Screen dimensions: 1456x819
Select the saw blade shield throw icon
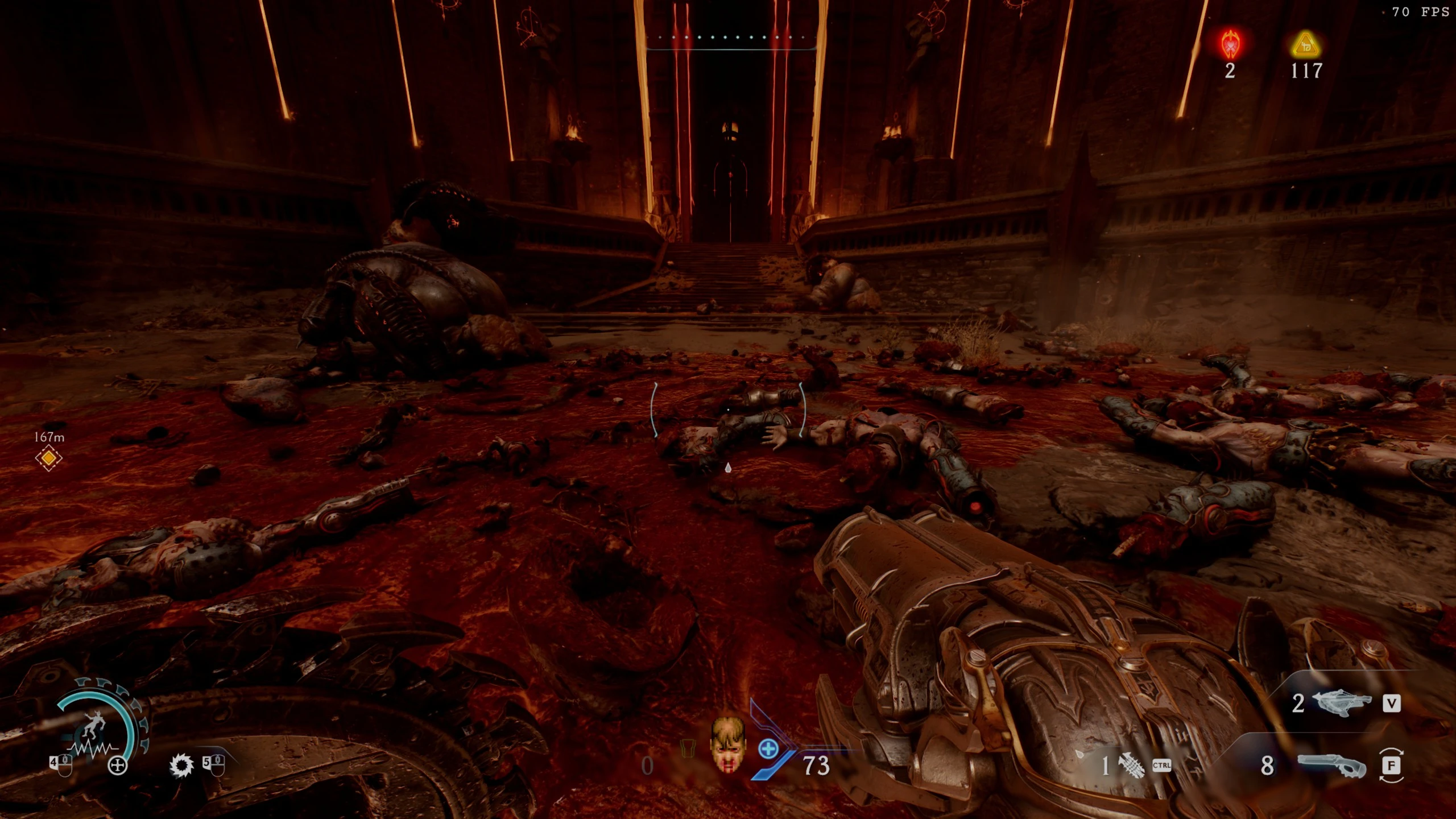click(x=182, y=766)
